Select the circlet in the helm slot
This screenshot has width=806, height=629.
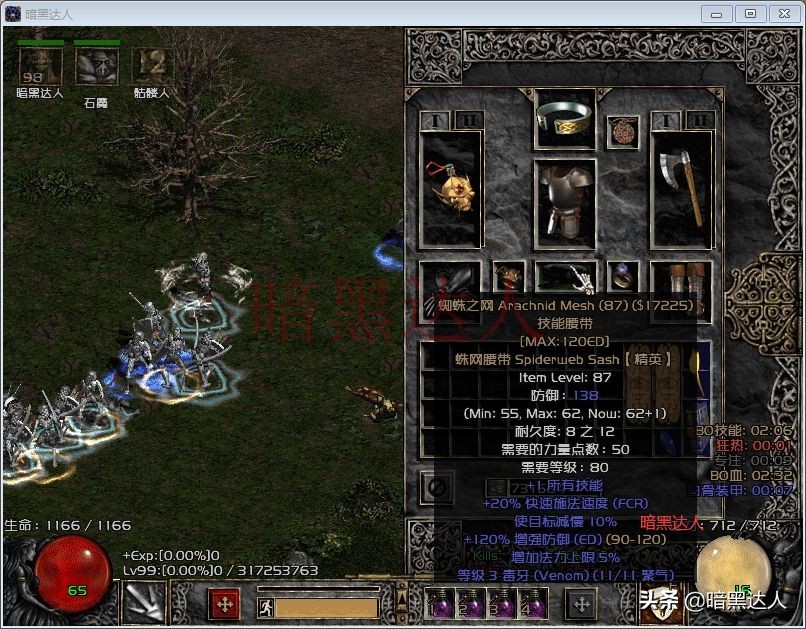(565, 118)
